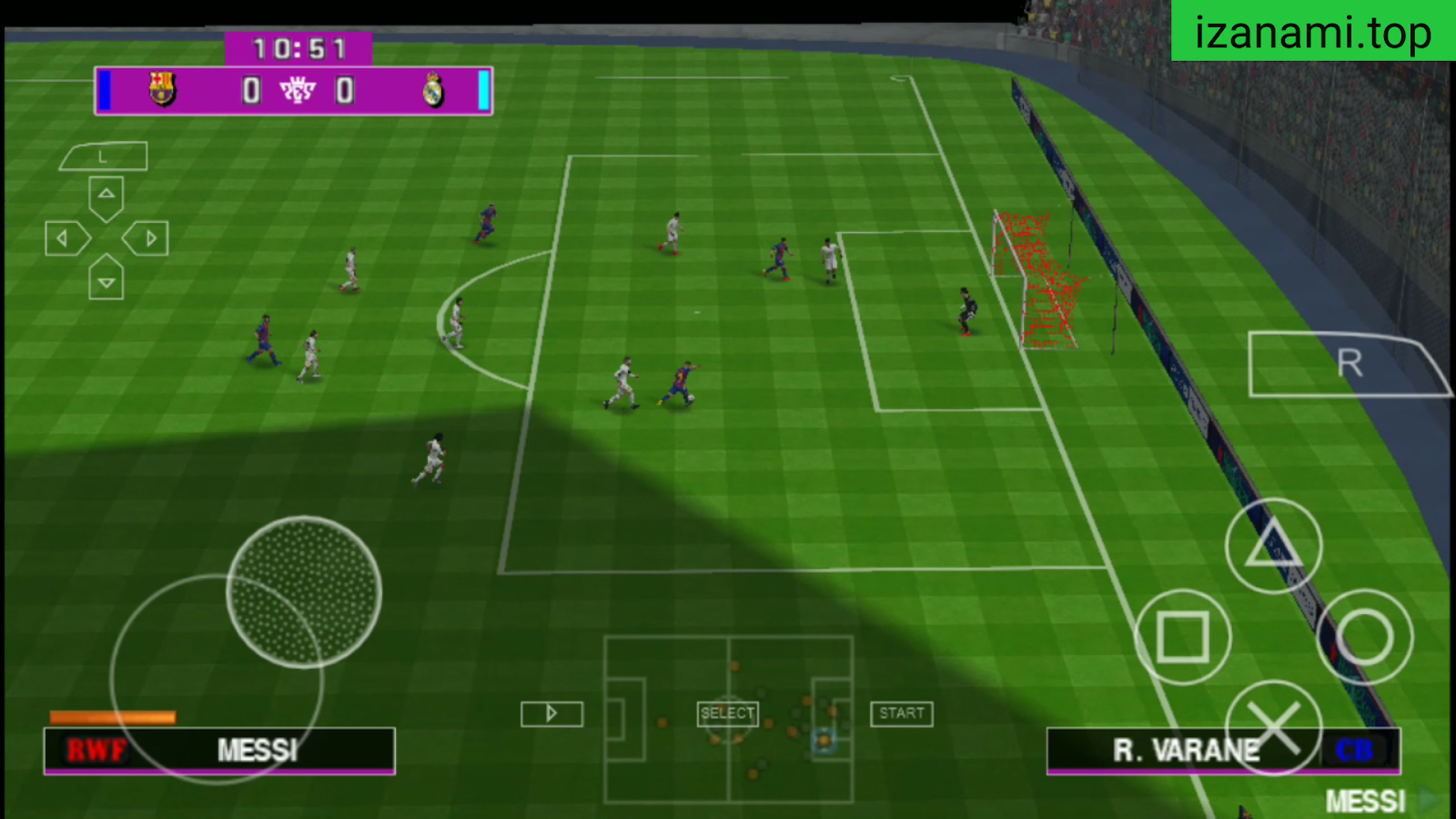Tap the PES league emblem between the scores
Viewport: 1456px width, 819px height.
[x=297, y=89]
